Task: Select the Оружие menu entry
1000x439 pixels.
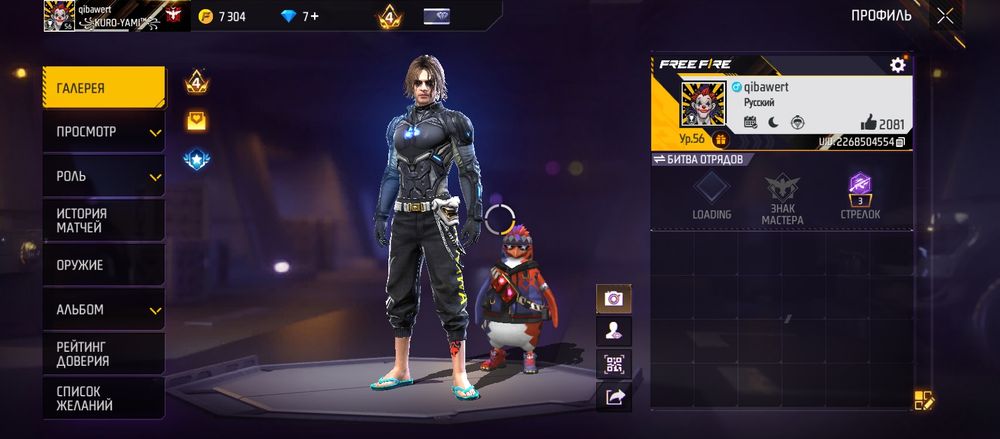Action: point(103,265)
